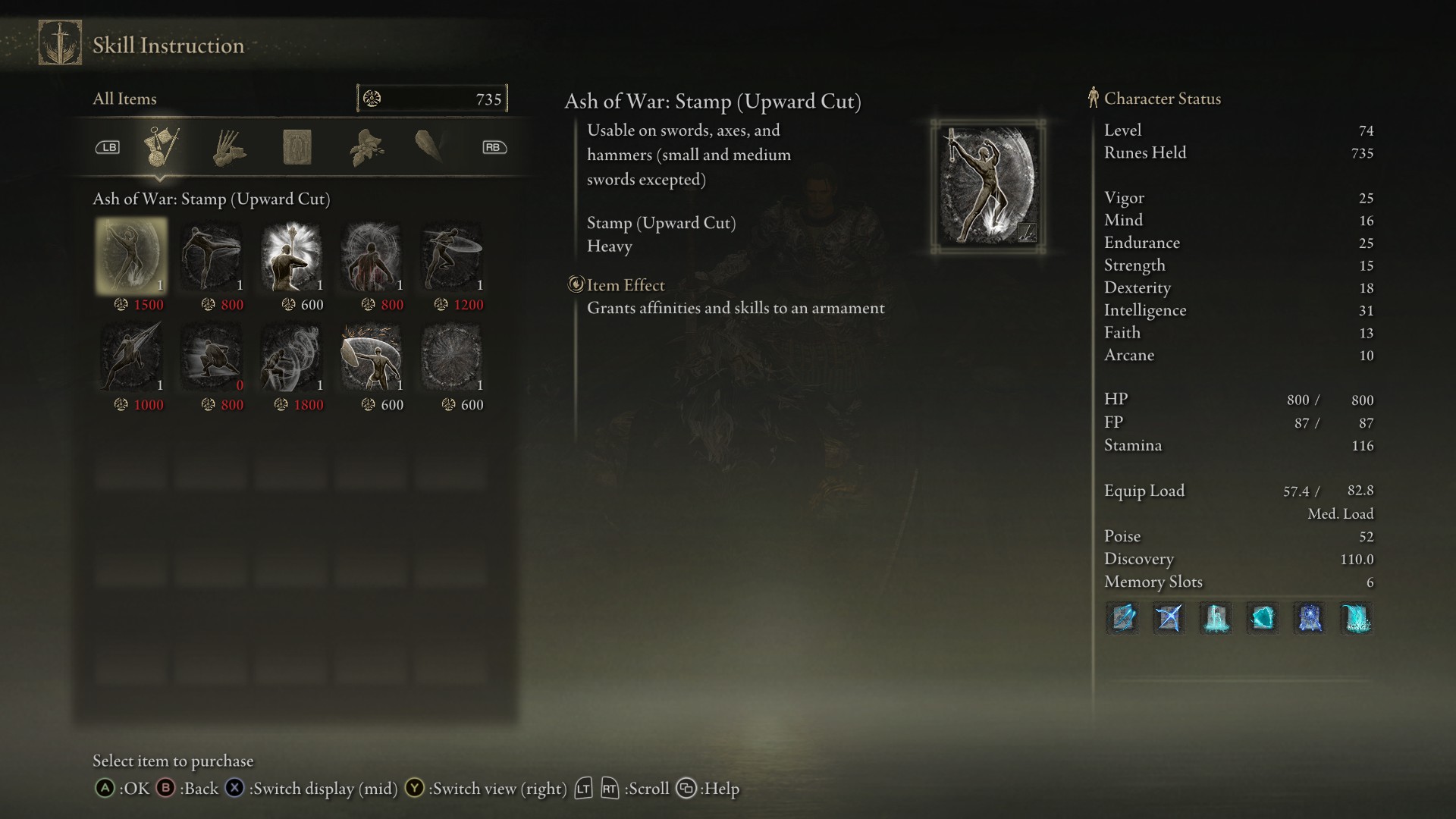
Task: Select the shield parry Ash of War
Action: click(x=372, y=356)
